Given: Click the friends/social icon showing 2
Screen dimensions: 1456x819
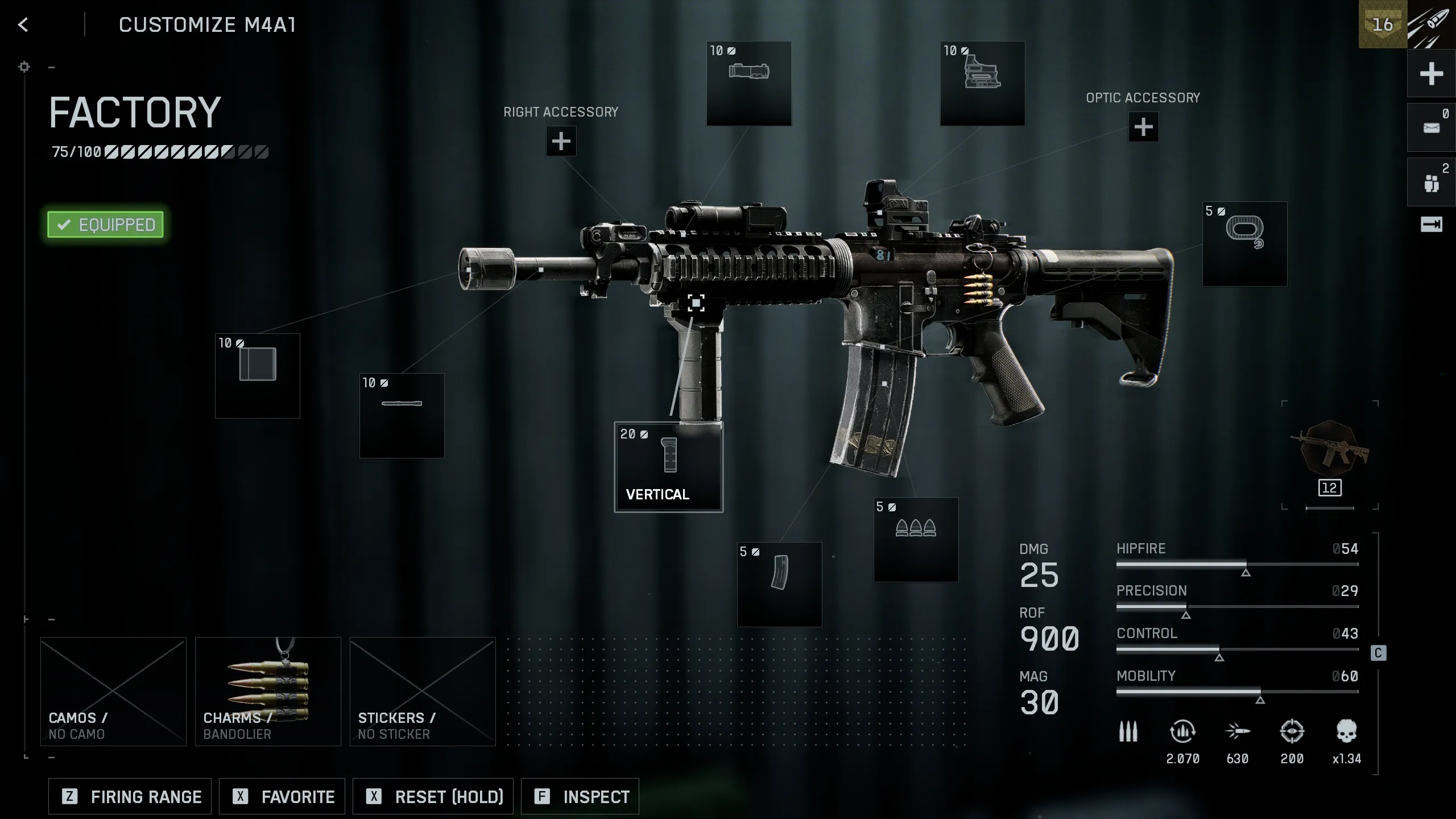Looking at the screenshot, I should coord(1431,182).
